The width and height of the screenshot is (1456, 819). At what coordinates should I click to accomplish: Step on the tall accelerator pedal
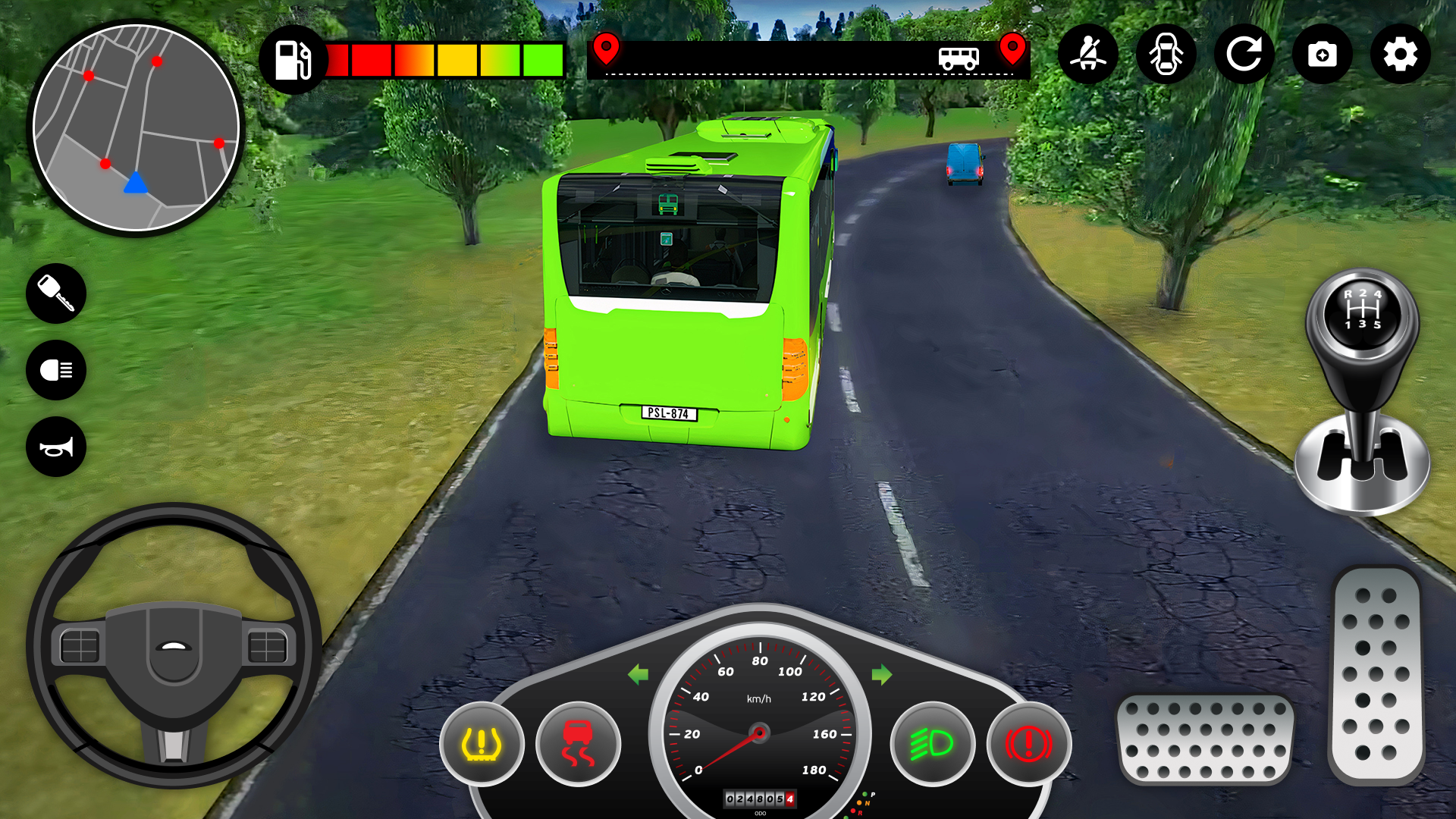tap(1376, 675)
